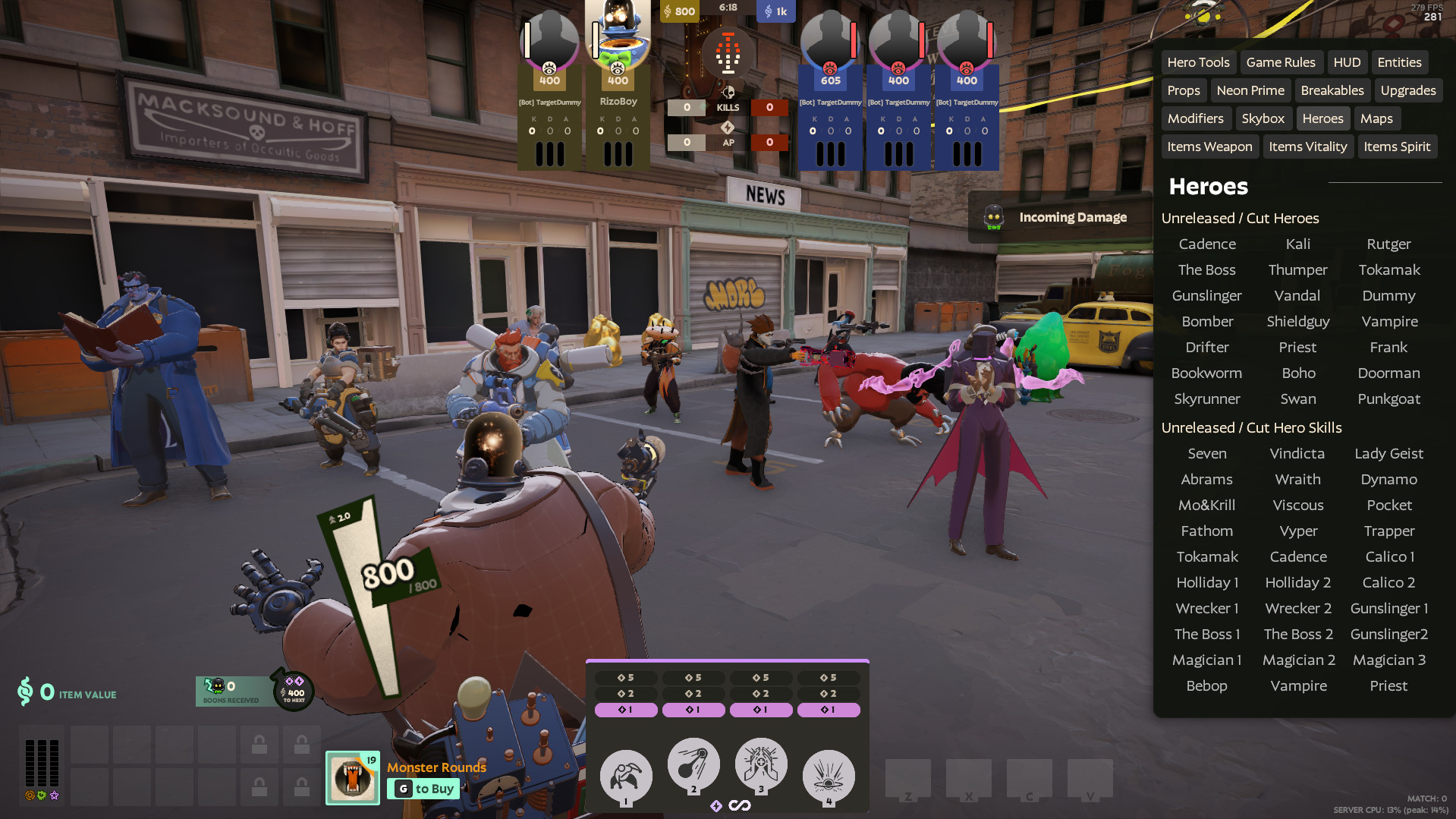
Task: Expand the Unreleased / Cut Heroes section
Action: tap(1241, 218)
